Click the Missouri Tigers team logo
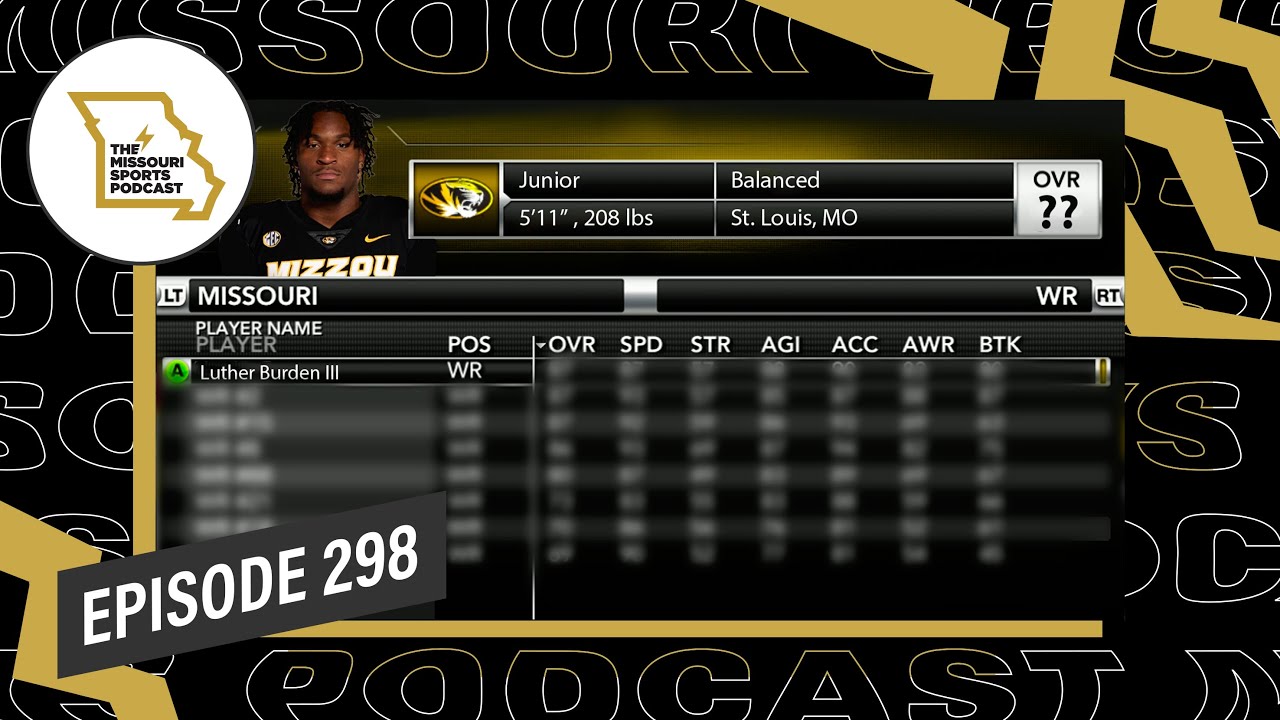The image size is (1280, 720). 456,199
